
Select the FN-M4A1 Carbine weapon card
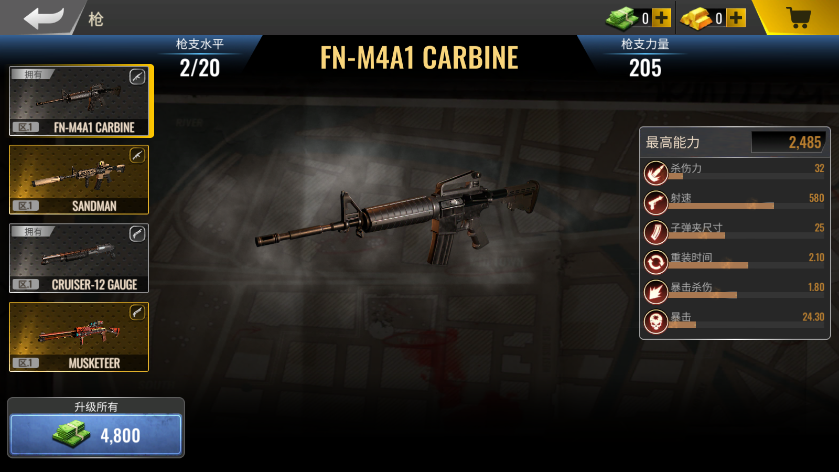click(x=80, y=101)
